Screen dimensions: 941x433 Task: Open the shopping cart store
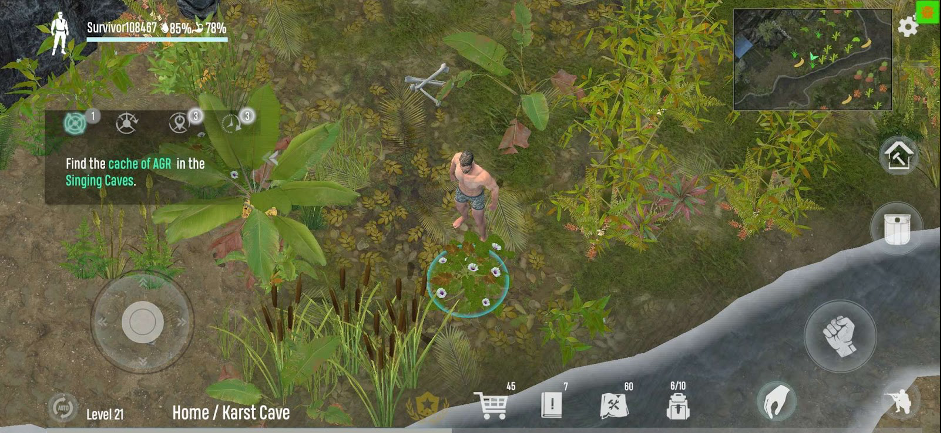point(491,404)
